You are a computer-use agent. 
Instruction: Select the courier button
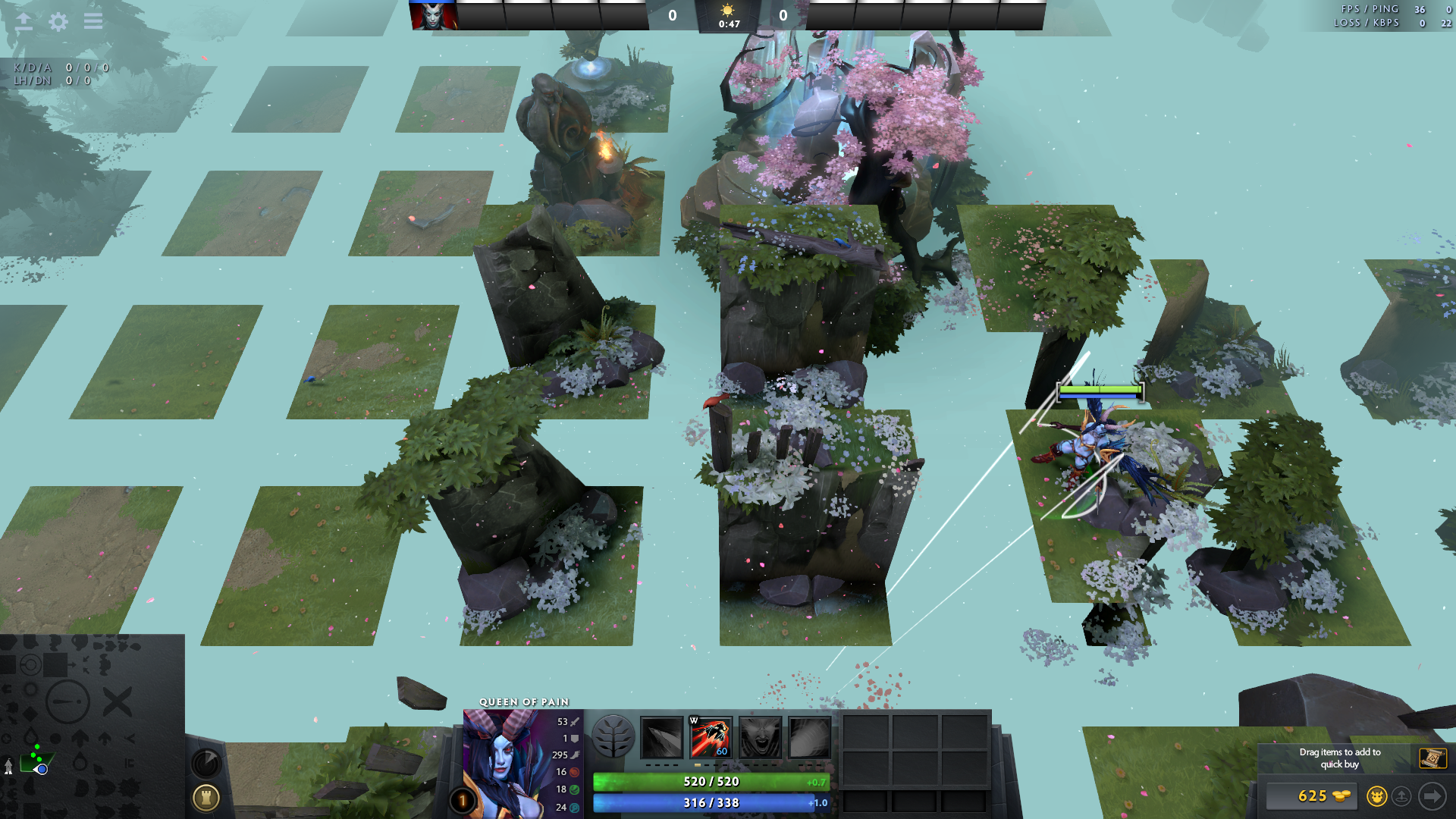[1376, 795]
